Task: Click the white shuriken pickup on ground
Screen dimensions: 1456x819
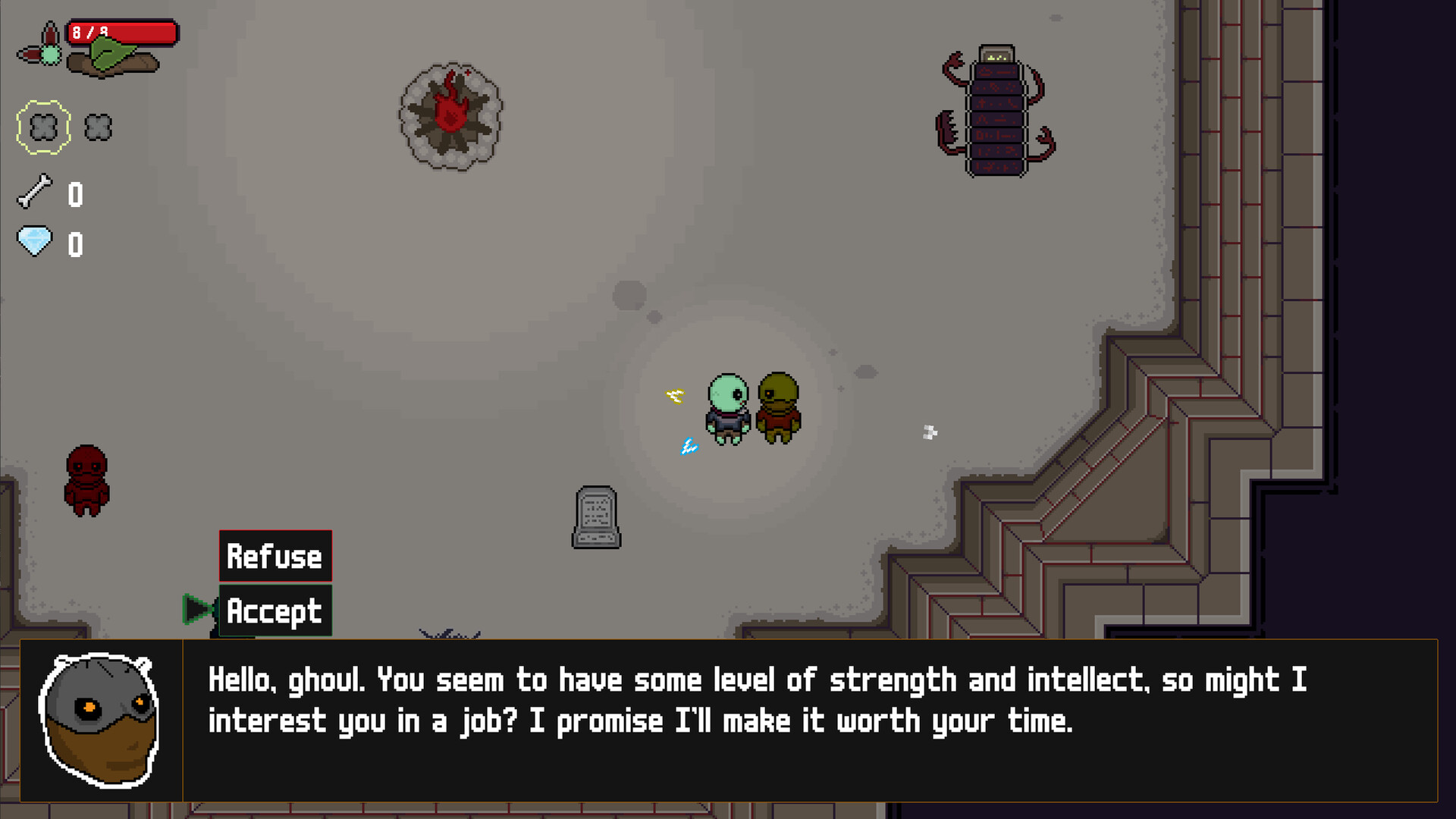Action: [x=928, y=433]
